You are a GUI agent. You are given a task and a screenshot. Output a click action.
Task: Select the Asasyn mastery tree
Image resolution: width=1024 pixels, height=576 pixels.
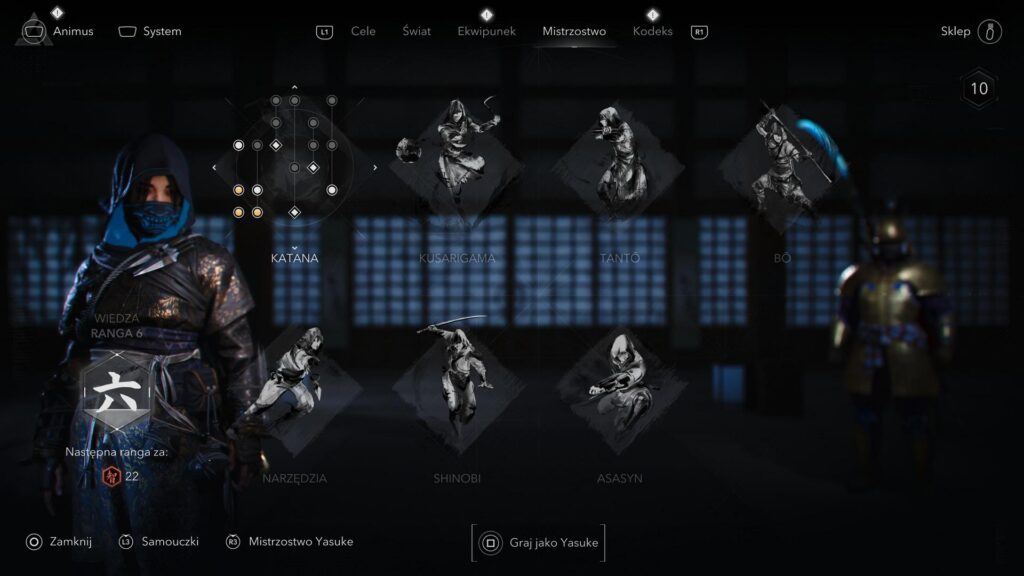tap(621, 388)
